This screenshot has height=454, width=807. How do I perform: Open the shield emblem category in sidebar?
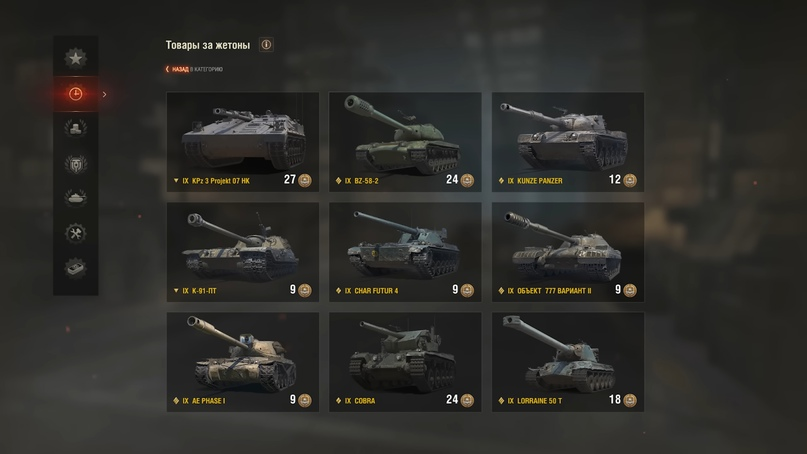(x=75, y=163)
